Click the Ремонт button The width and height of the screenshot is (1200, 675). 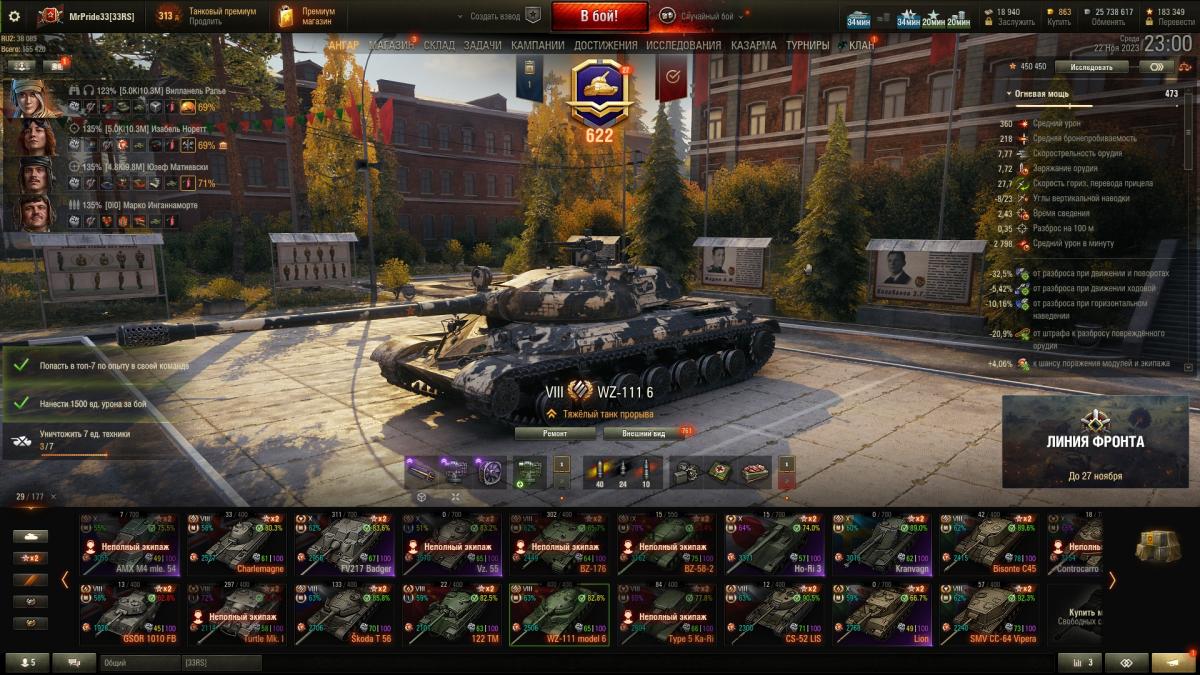(x=555, y=433)
